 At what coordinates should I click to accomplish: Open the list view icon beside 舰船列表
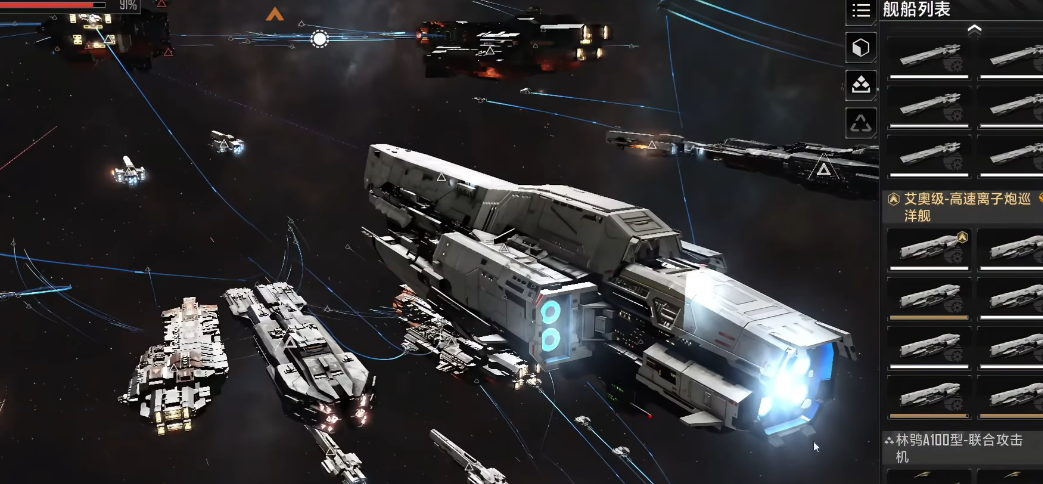[x=861, y=10]
